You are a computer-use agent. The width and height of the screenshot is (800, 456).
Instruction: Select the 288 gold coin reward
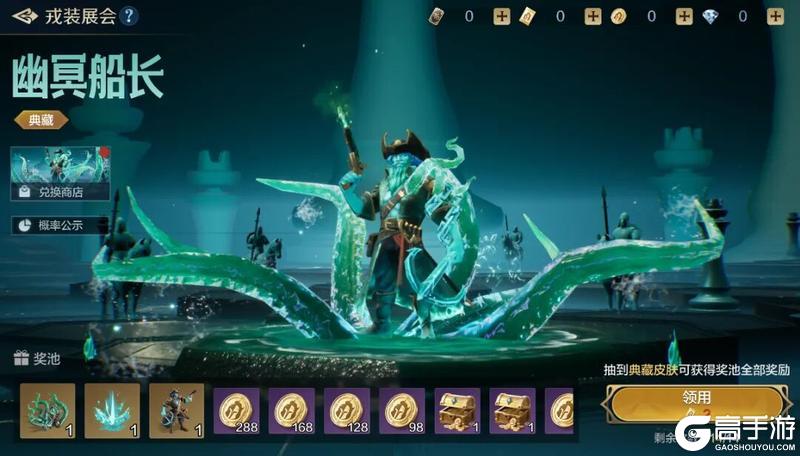[x=236, y=411]
